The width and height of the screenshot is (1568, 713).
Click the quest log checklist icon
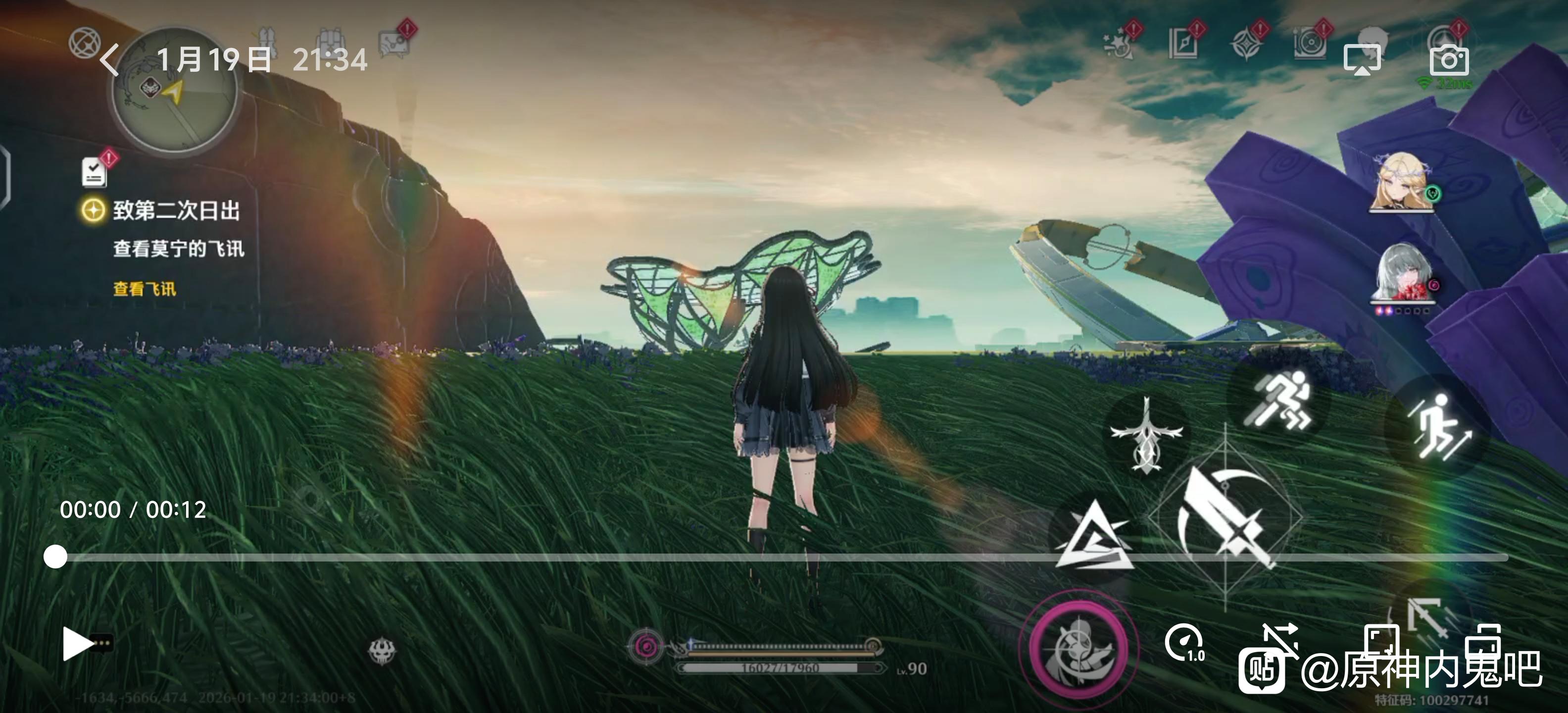click(95, 172)
